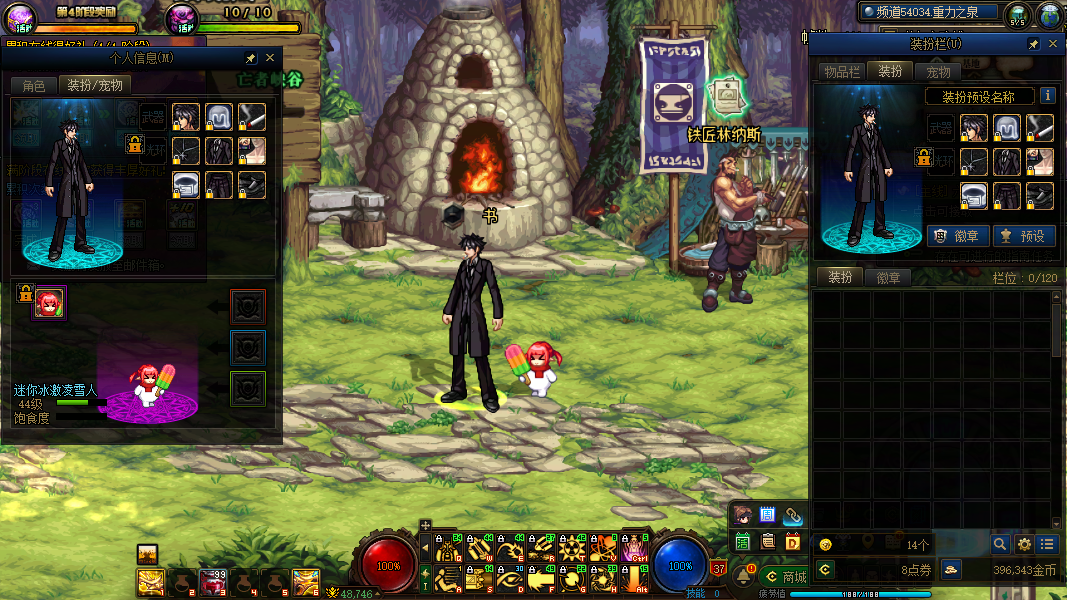Open the green 活 calendar event icon

(743, 542)
